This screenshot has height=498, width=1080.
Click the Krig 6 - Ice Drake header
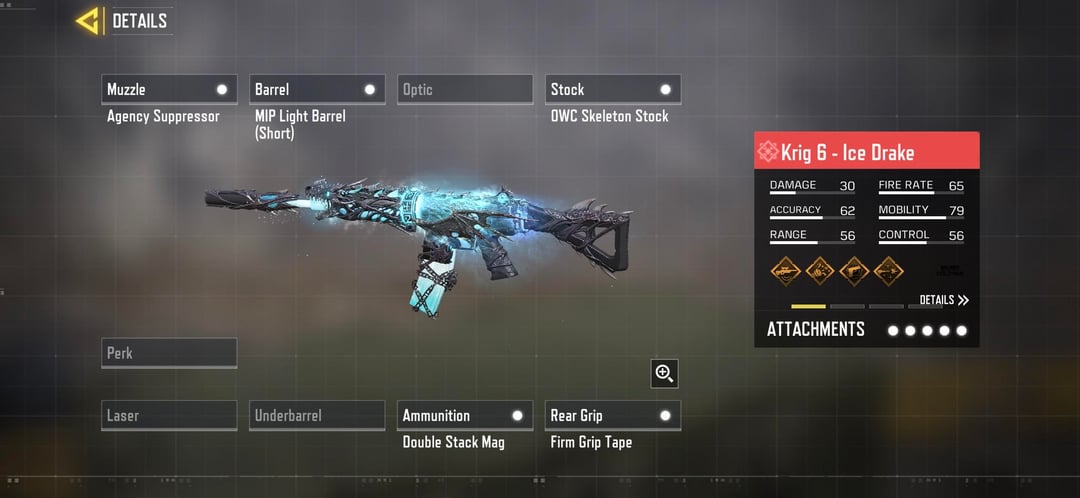[x=866, y=152]
